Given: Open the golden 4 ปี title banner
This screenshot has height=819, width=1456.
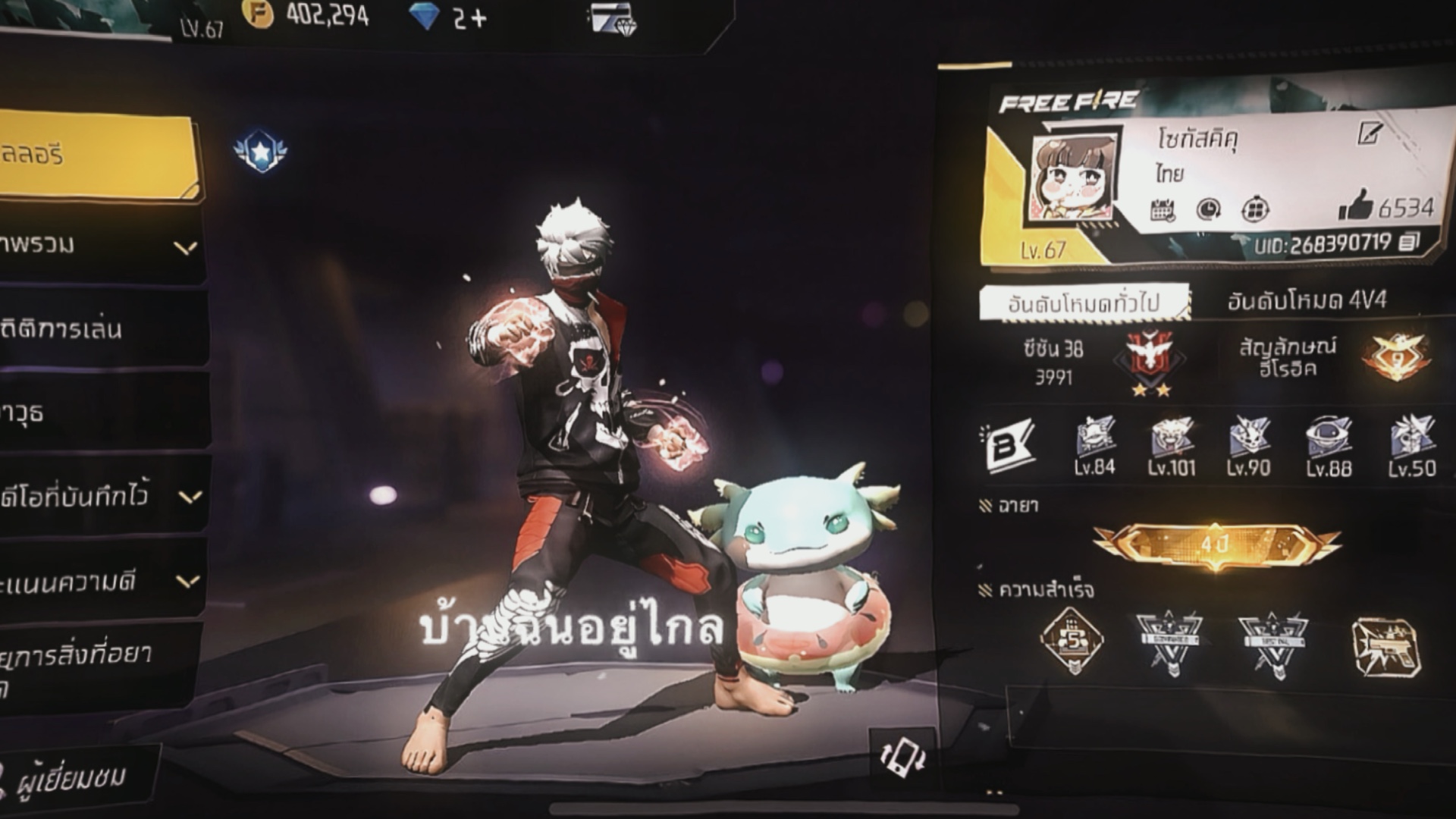Looking at the screenshot, I should pyautogui.click(x=1215, y=544).
